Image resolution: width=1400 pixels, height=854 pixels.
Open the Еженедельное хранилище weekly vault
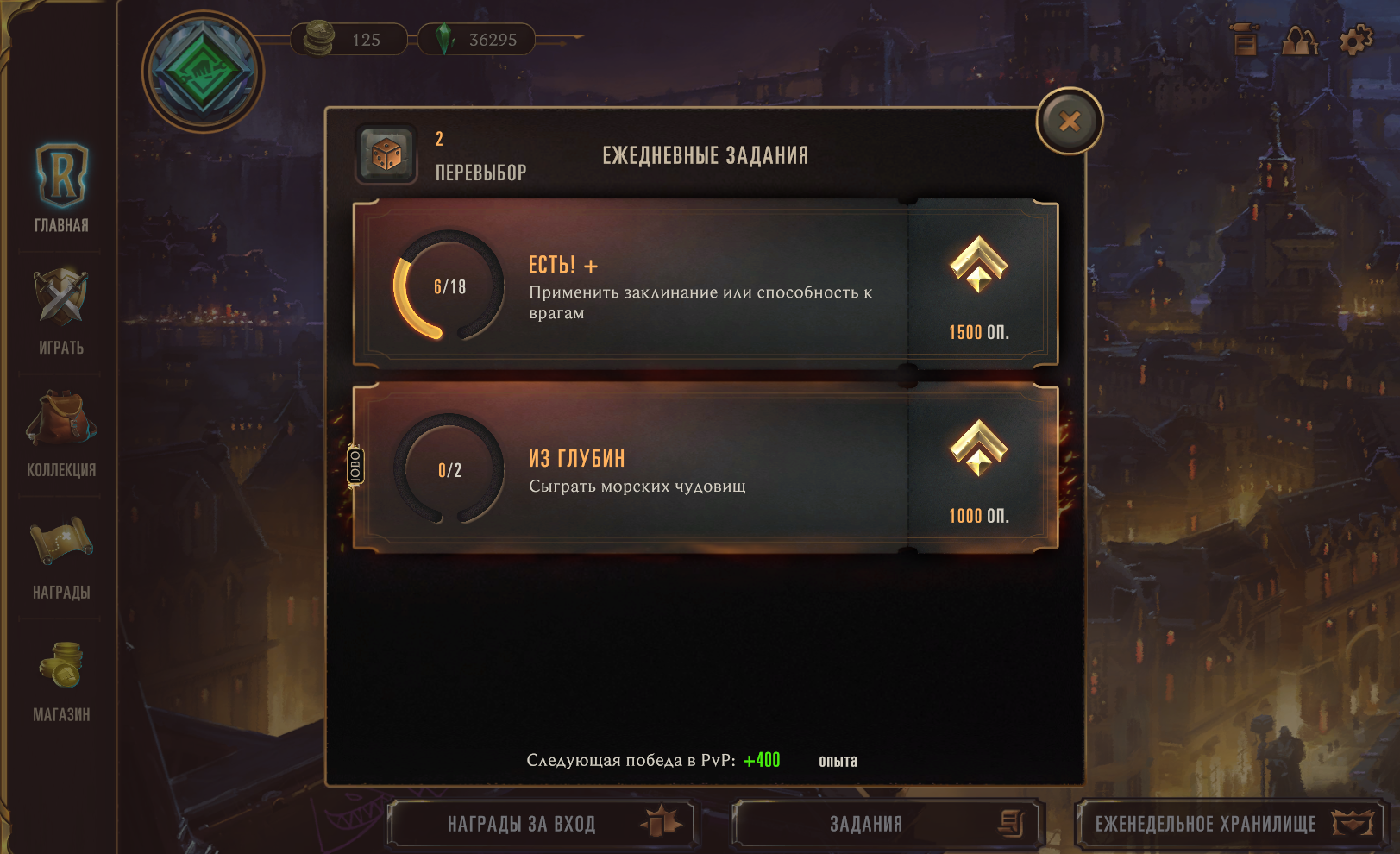pos(1230,824)
